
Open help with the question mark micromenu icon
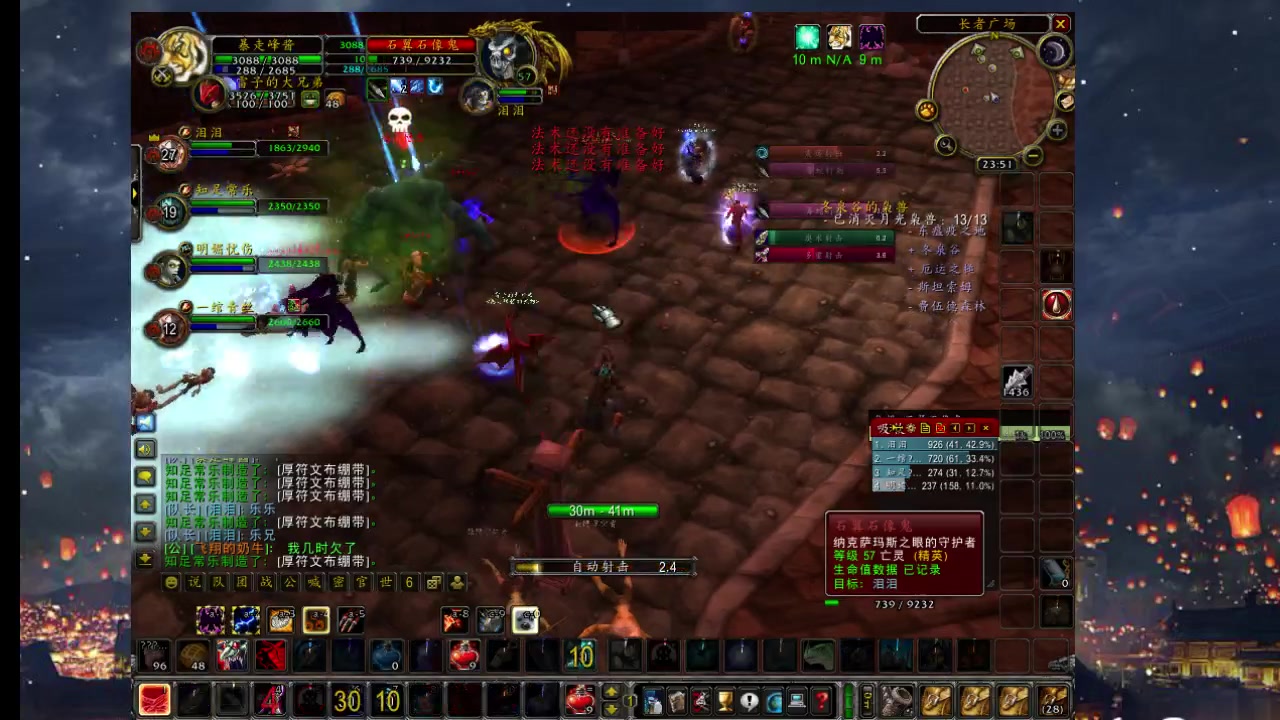[820, 700]
